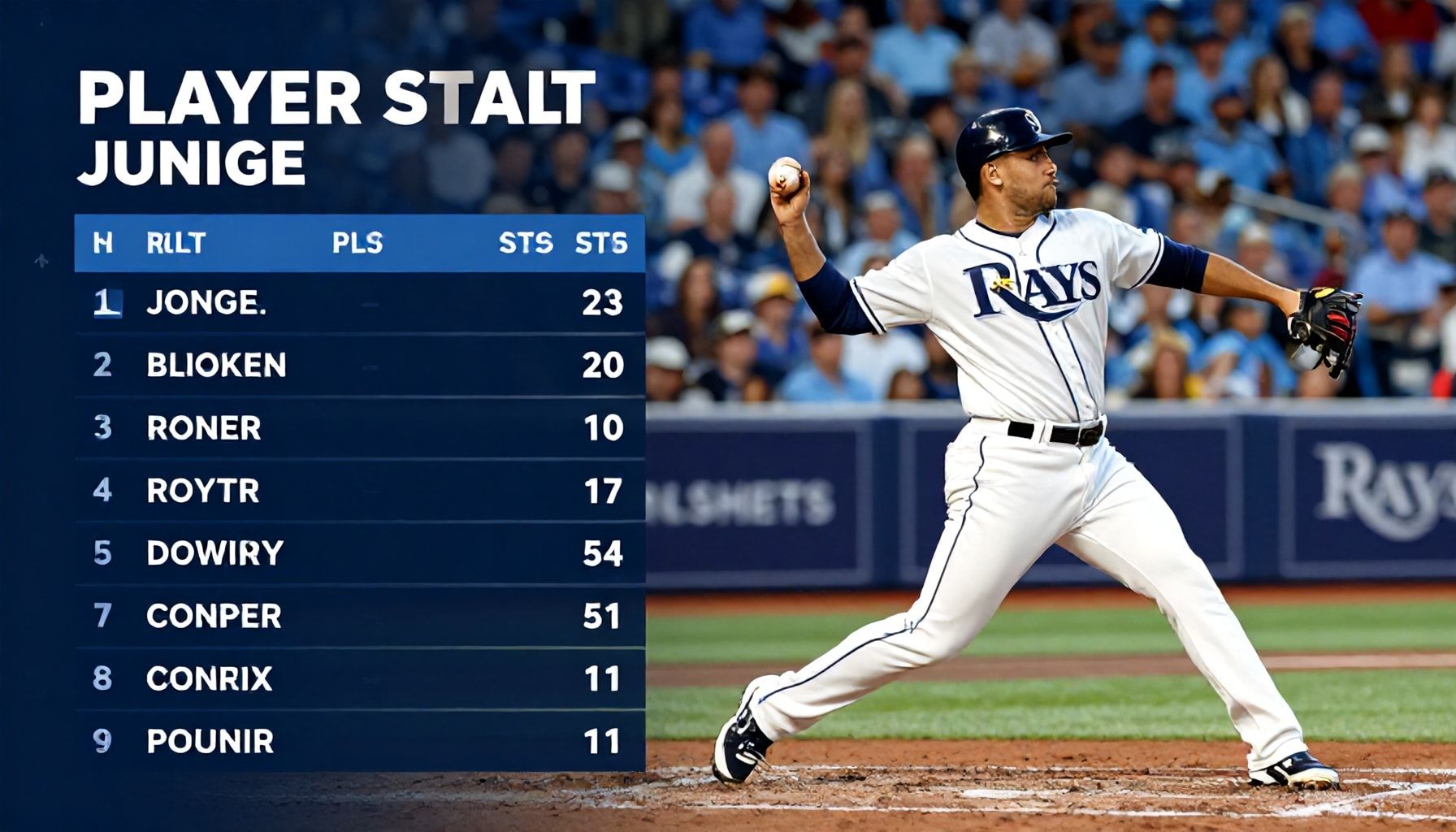Sort by the PLS column header

(357, 243)
